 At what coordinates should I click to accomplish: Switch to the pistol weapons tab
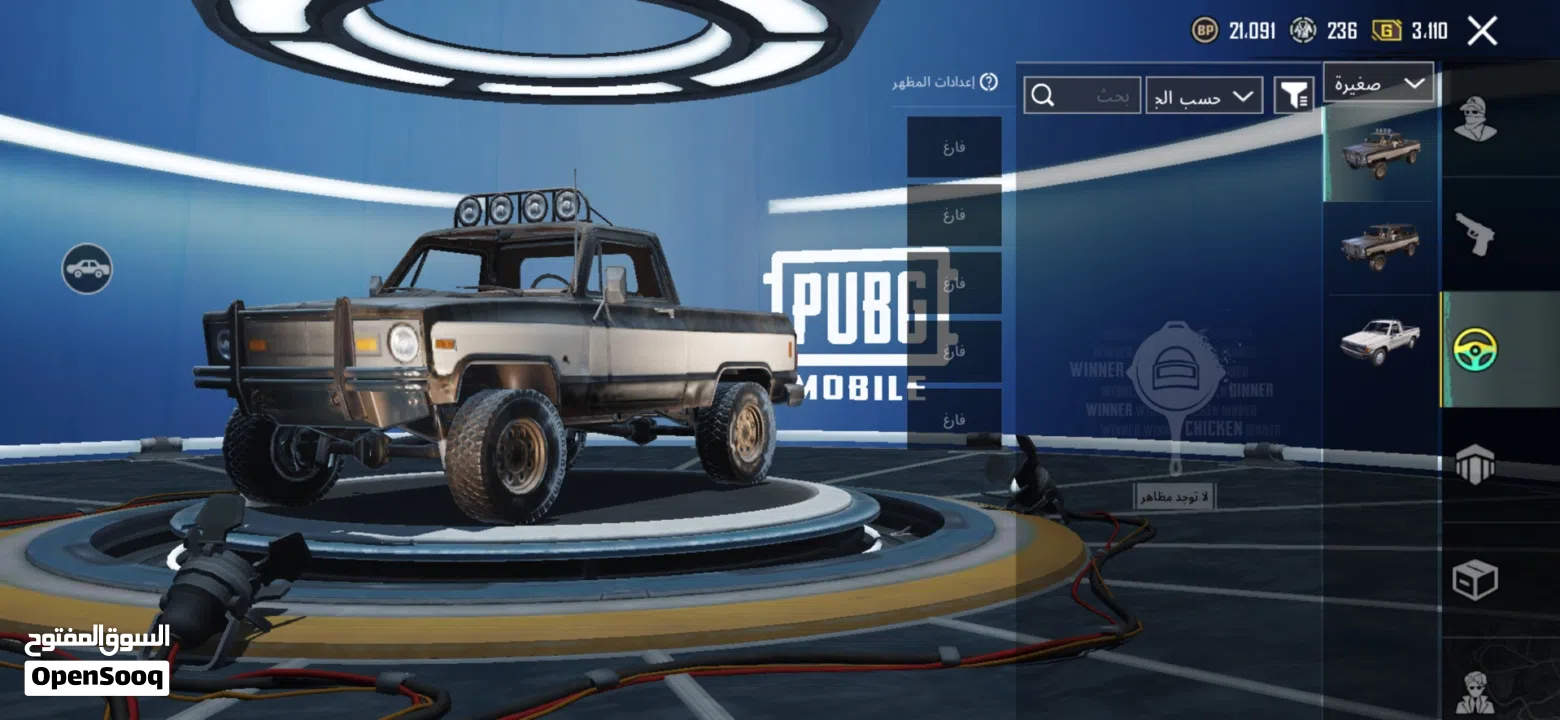pyautogui.click(x=1475, y=234)
